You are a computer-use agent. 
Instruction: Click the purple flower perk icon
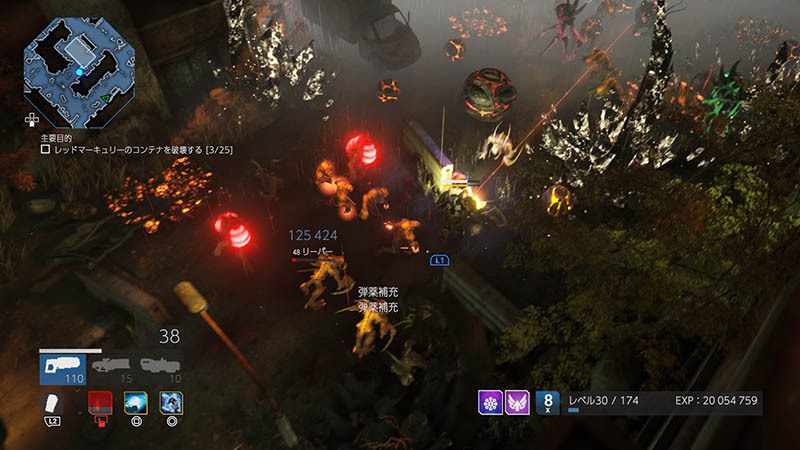click(491, 402)
